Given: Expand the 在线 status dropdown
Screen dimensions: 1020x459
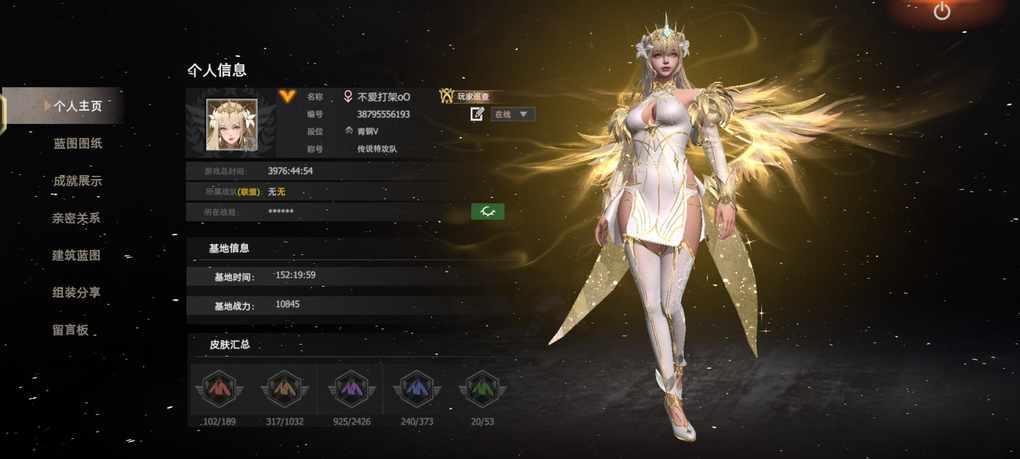Looking at the screenshot, I should pos(513,115).
